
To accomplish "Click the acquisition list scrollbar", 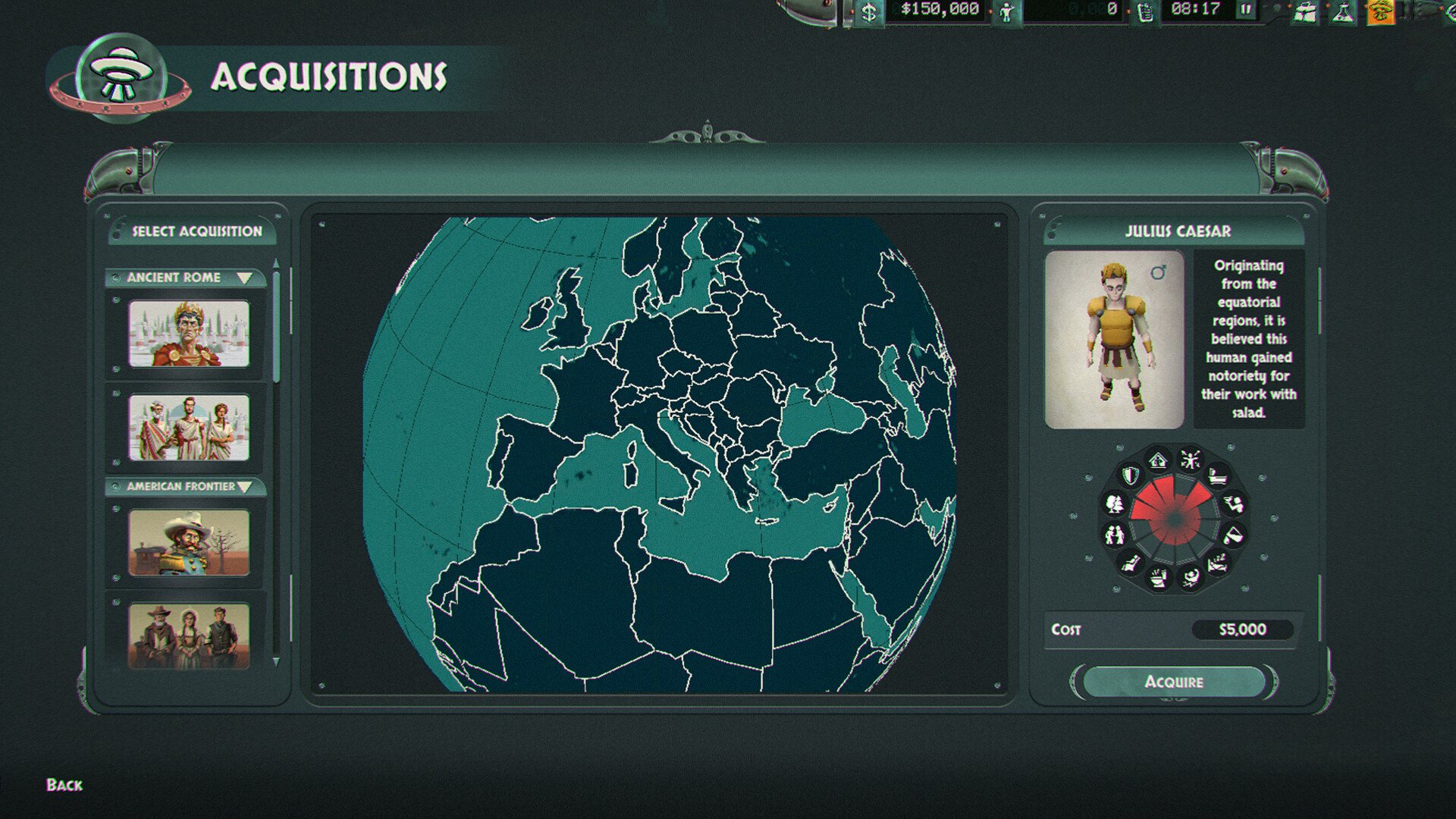I will pyautogui.click(x=276, y=326).
